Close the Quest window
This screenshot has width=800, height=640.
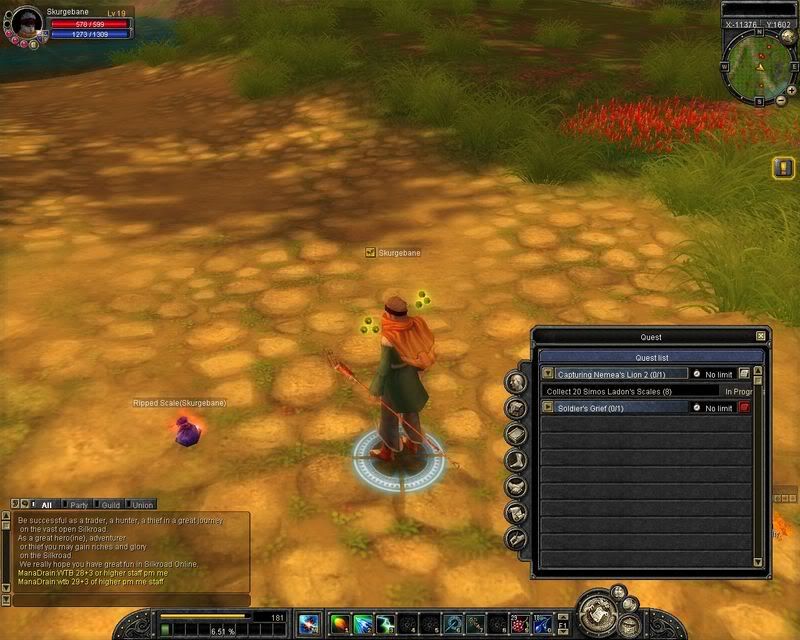point(761,337)
